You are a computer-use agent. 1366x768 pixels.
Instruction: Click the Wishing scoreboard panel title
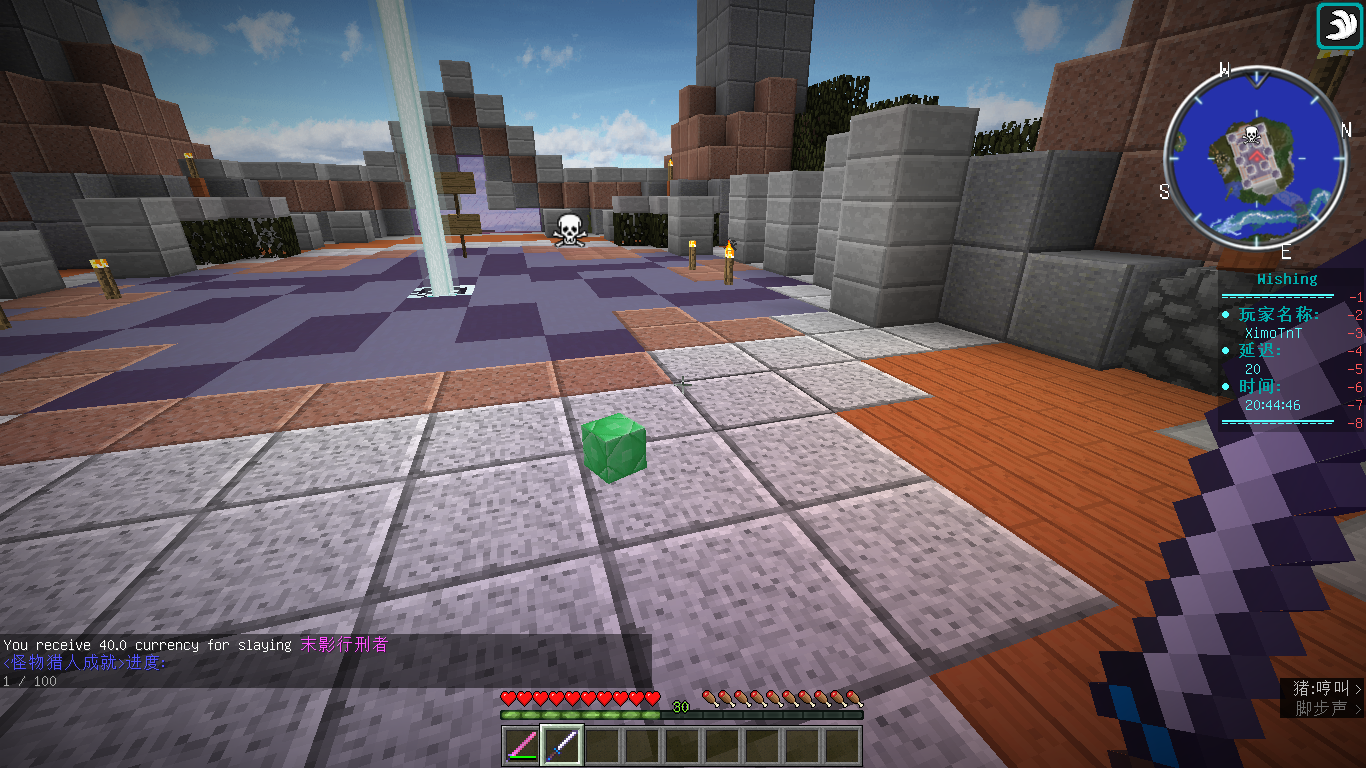click(x=1287, y=279)
